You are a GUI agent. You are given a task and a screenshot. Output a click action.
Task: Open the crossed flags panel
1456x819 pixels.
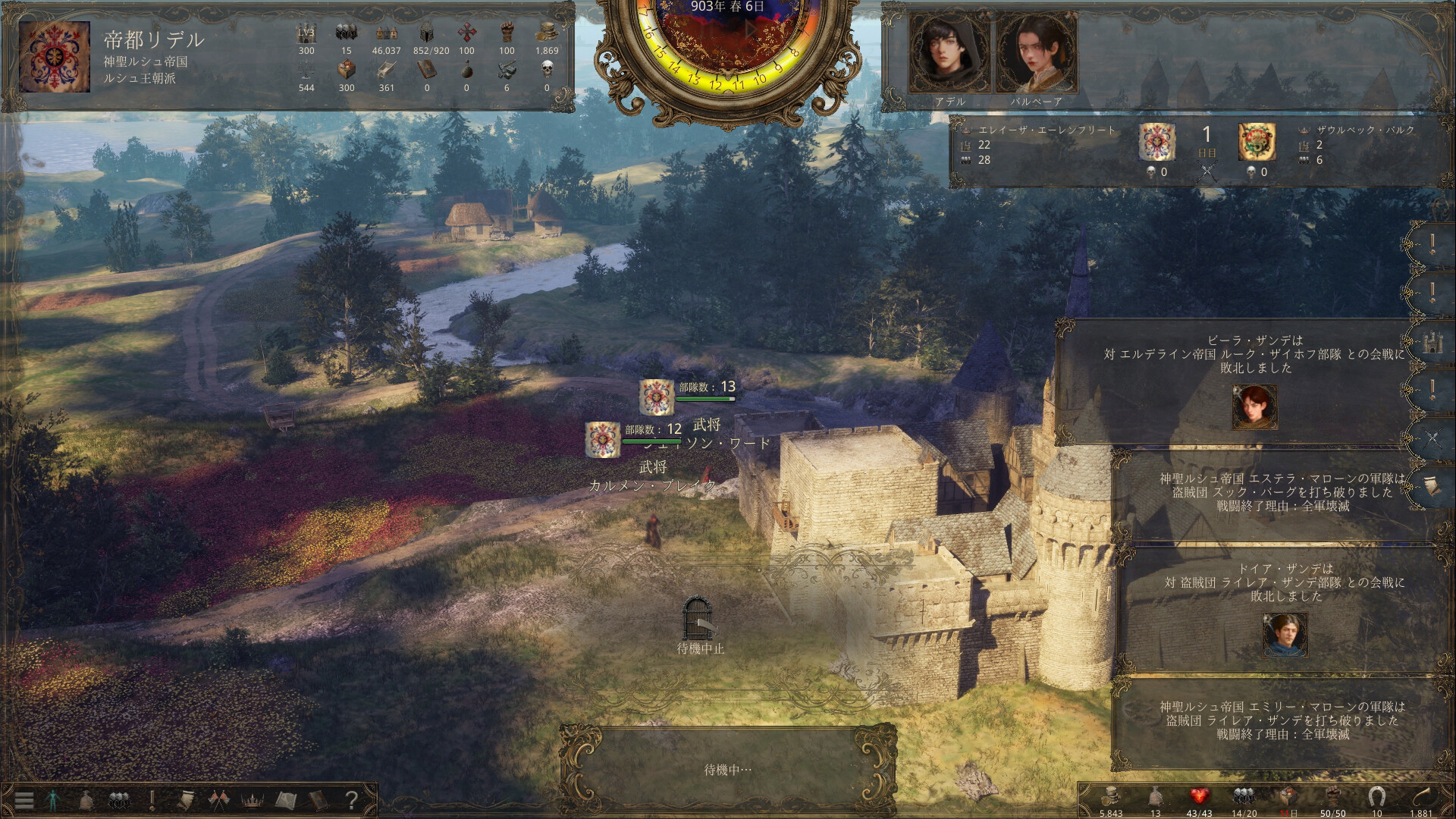pyautogui.click(x=218, y=800)
